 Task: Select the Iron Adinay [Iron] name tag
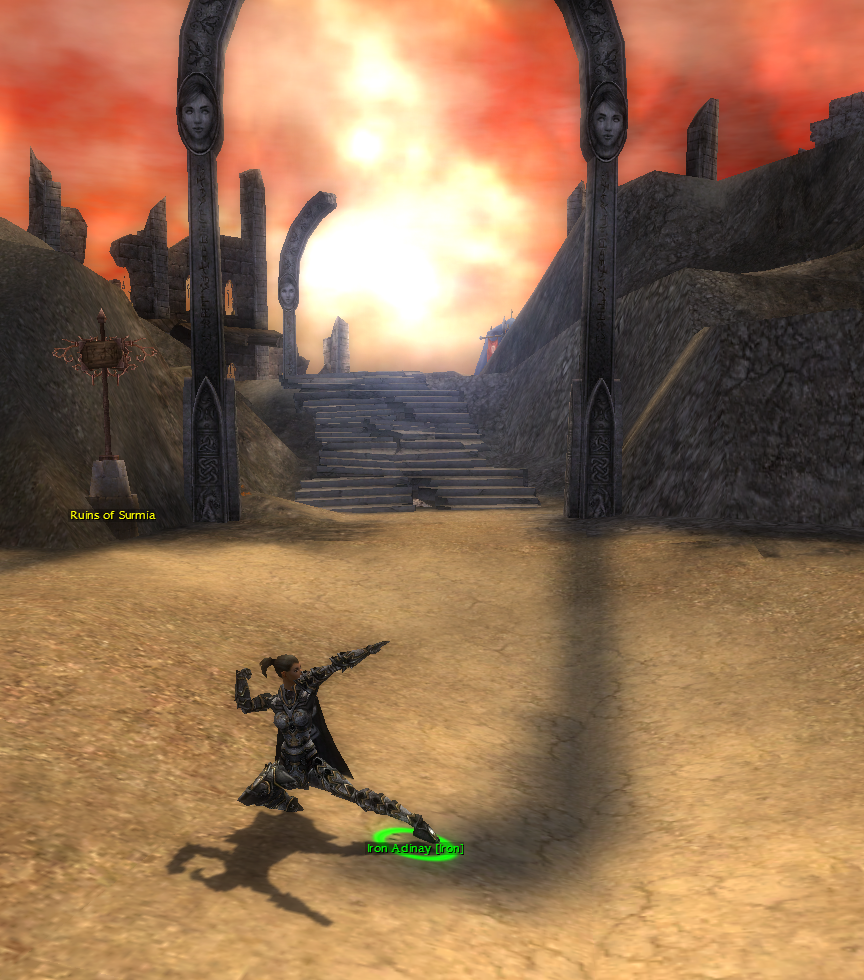pos(415,849)
